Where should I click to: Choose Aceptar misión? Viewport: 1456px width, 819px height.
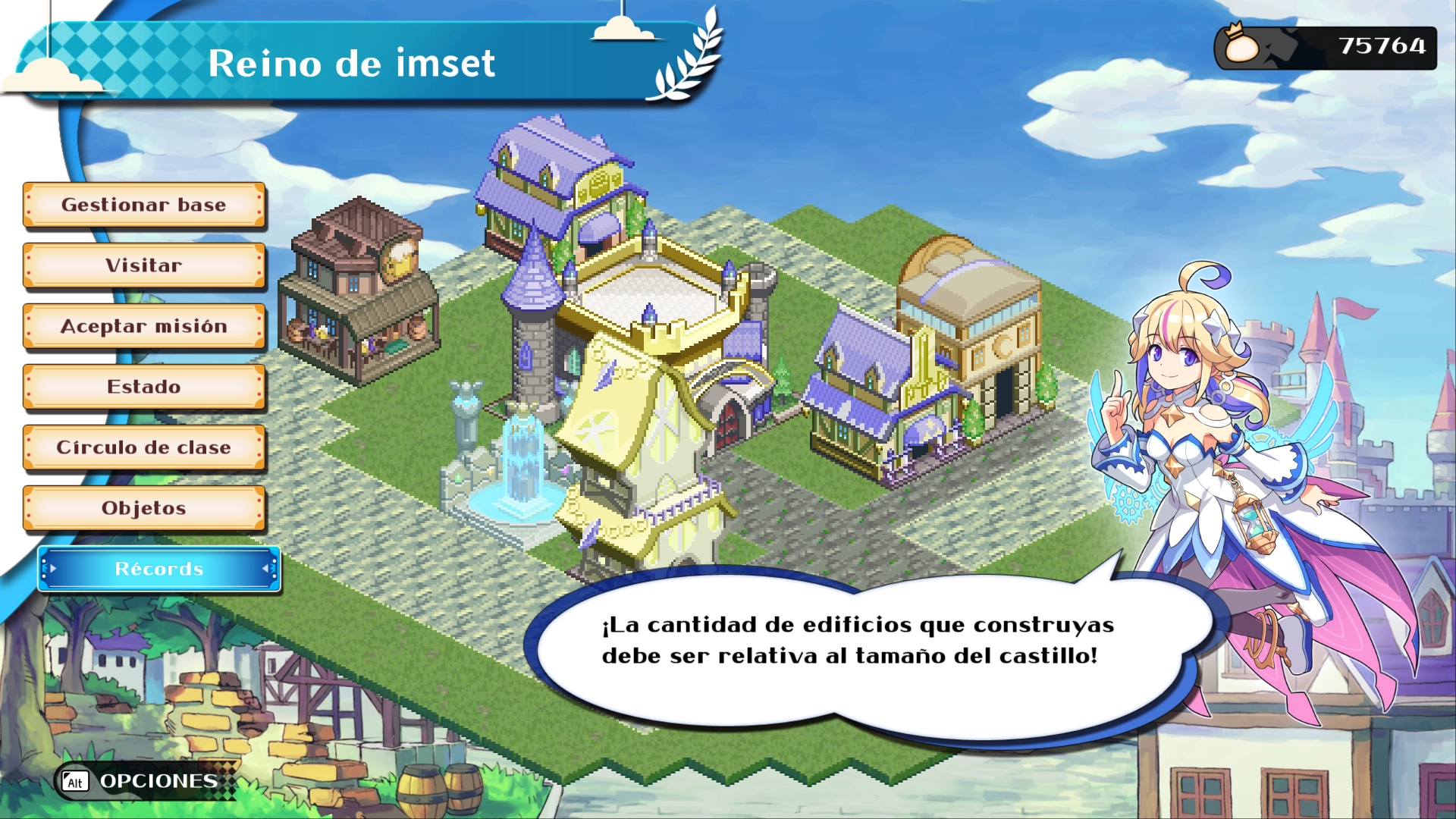(x=144, y=326)
